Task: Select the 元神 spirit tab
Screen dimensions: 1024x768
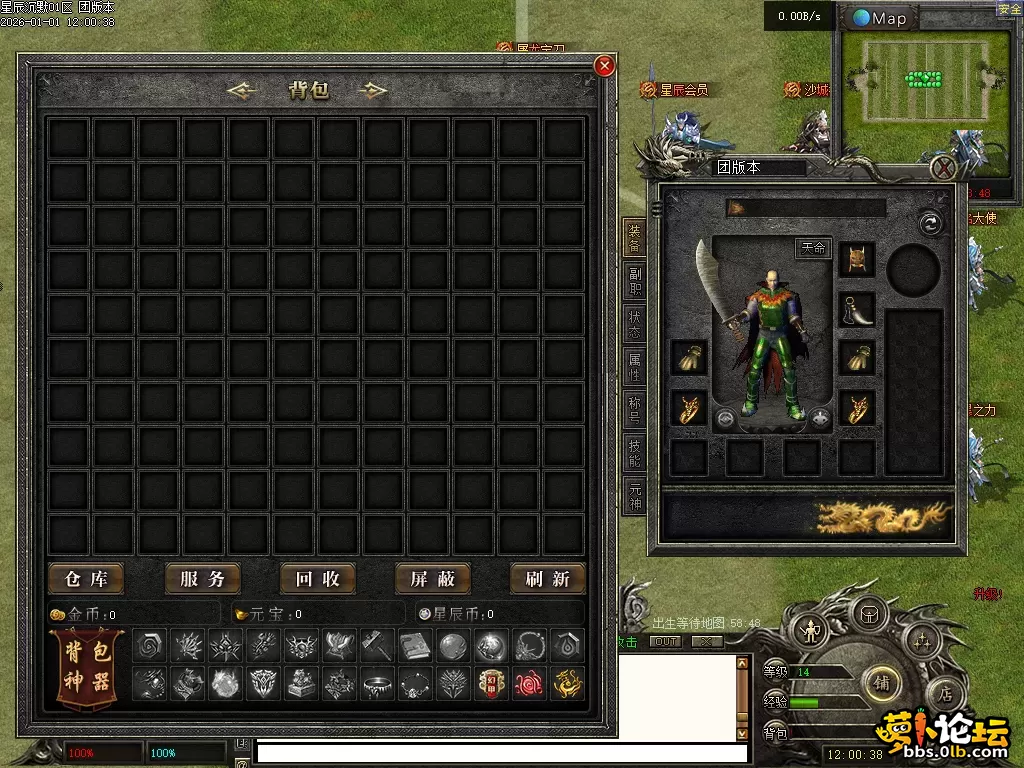Action: coord(634,496)
